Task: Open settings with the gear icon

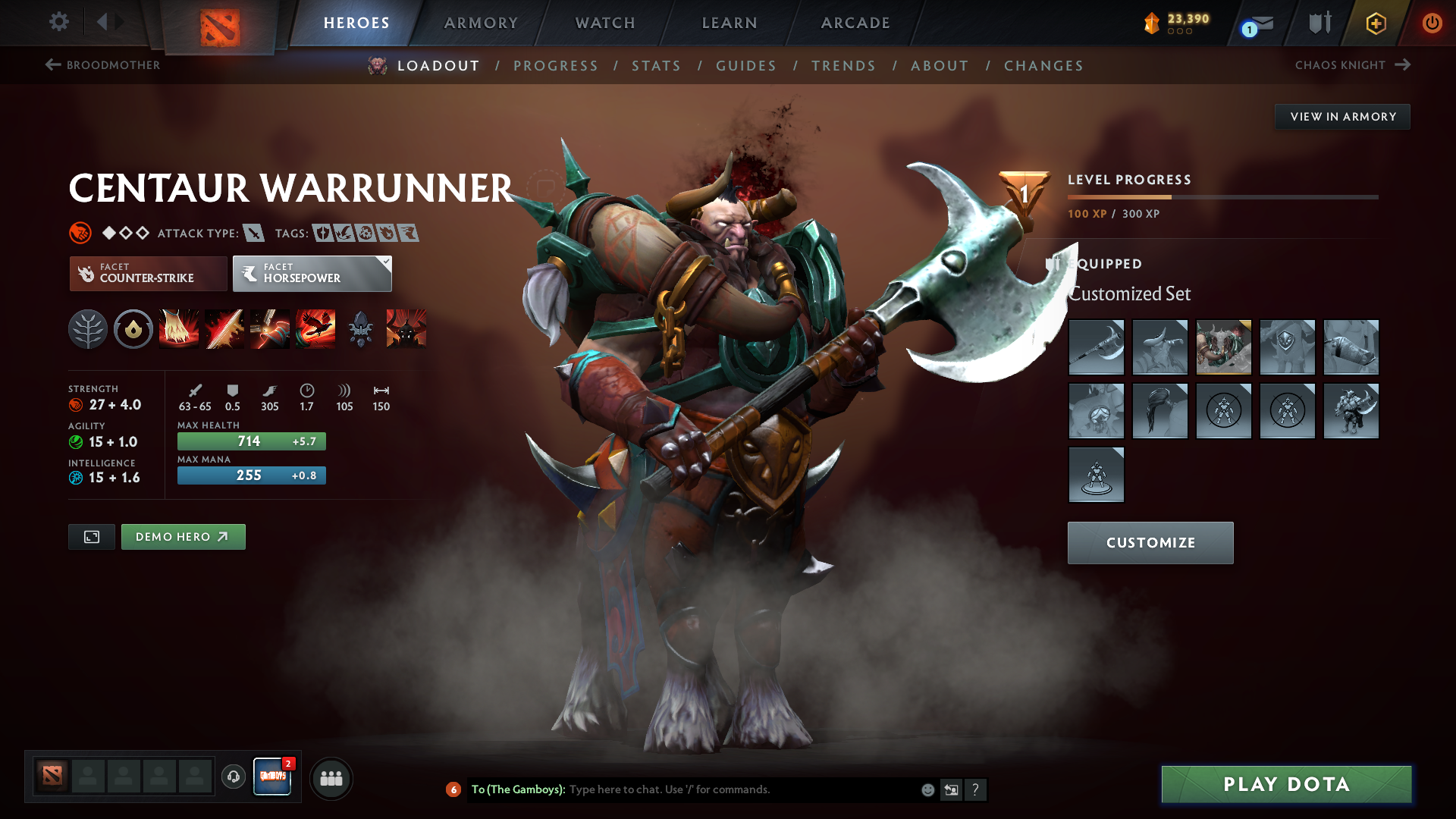Action: [58, 23]
